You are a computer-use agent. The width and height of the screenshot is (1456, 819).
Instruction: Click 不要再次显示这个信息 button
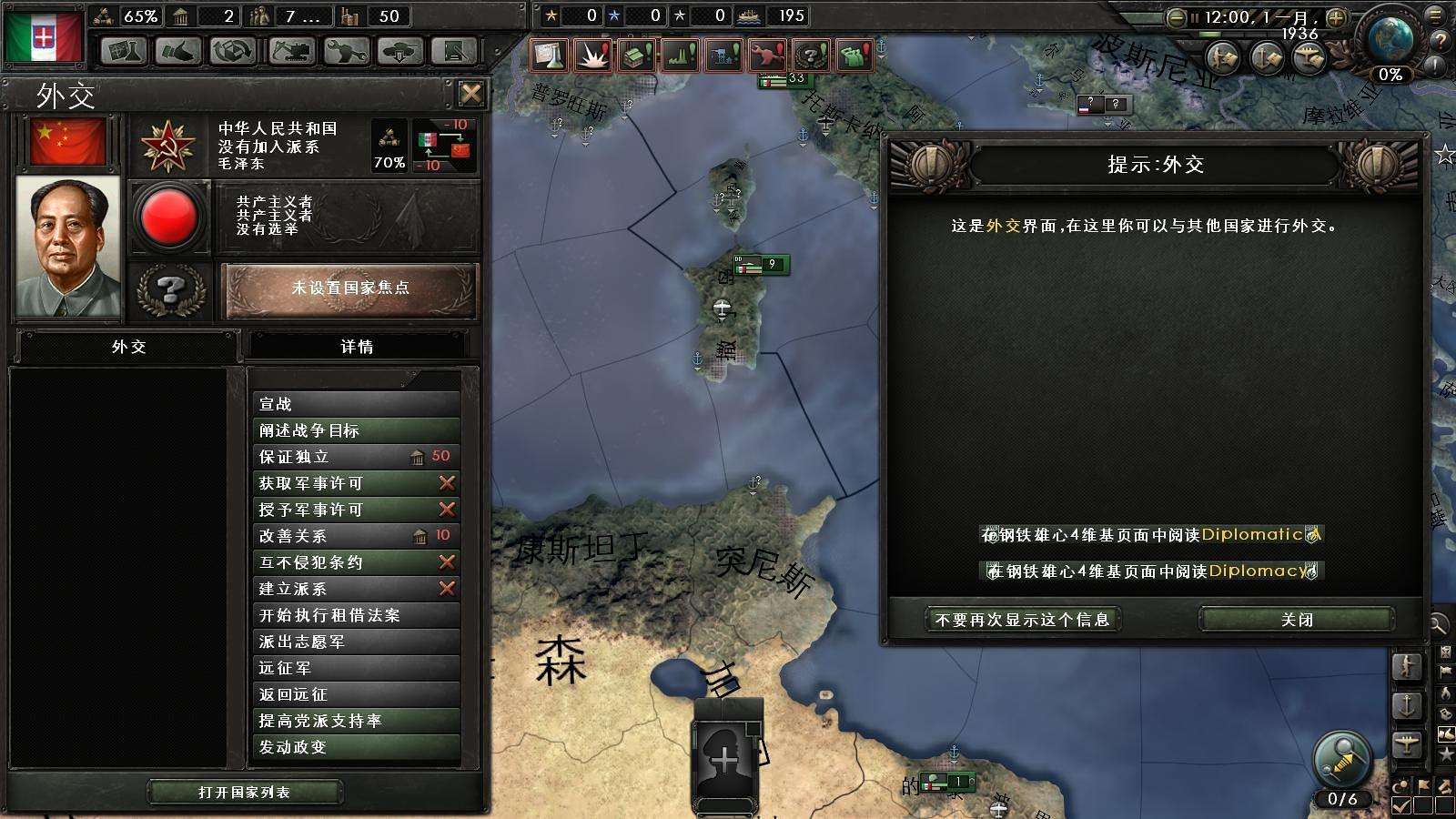1022,620
